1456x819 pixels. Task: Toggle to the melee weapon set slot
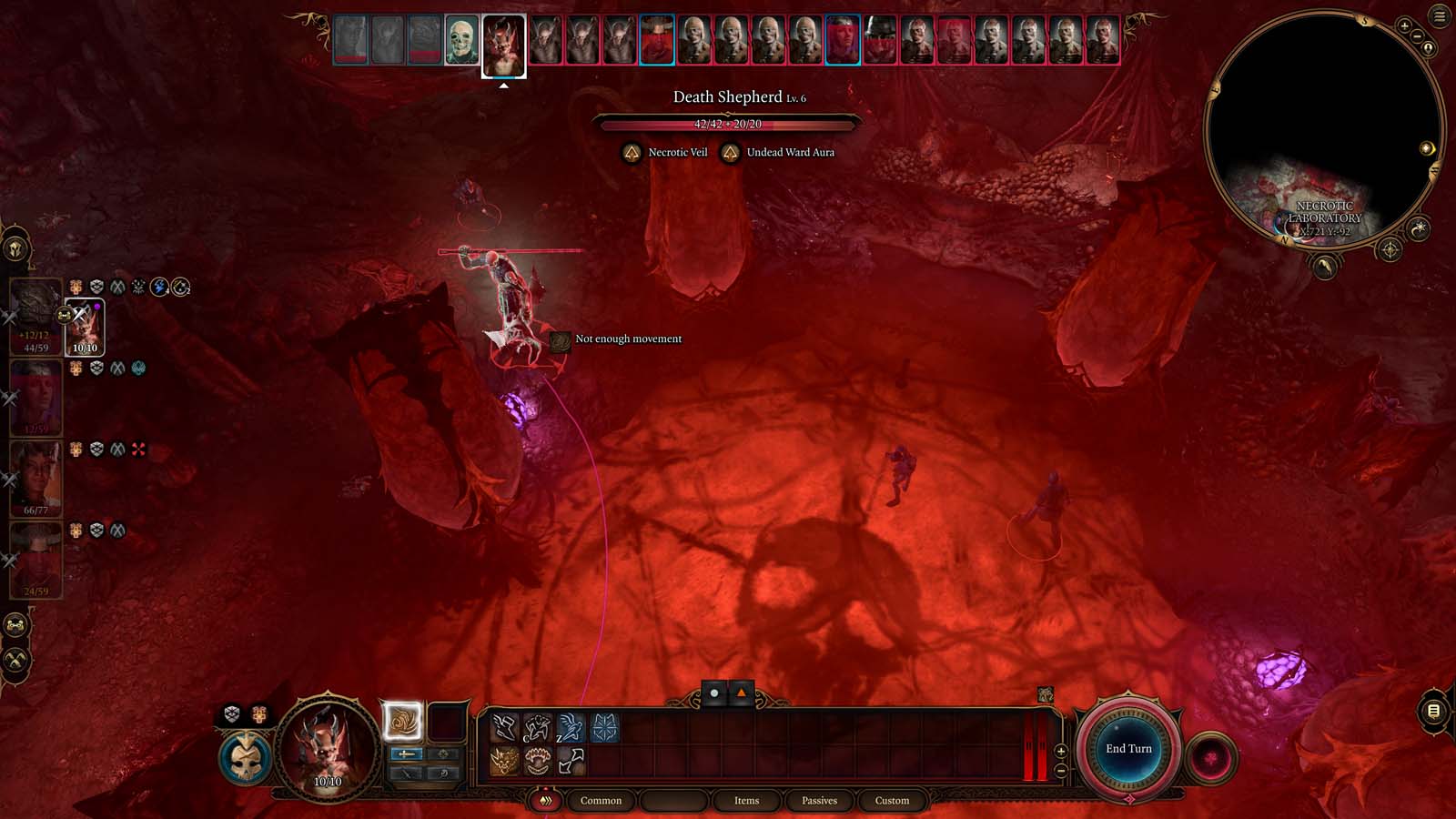tap(406, 754)
